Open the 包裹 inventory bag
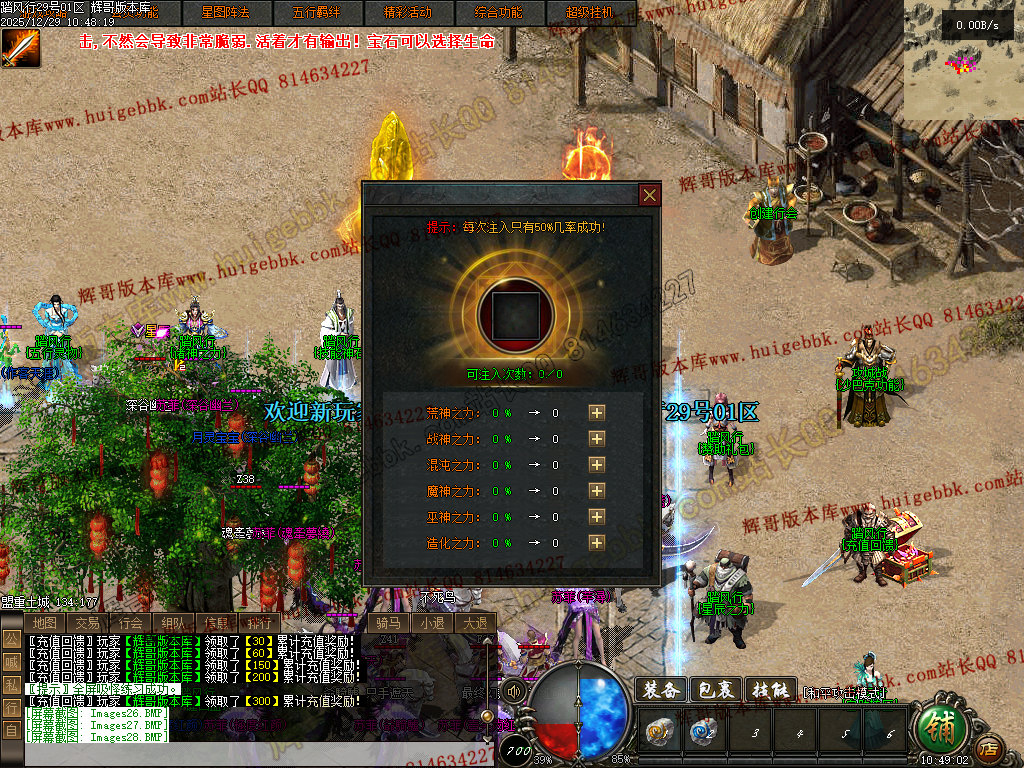The height and width of the screenshot is (768, 1024). click(716, 690)
